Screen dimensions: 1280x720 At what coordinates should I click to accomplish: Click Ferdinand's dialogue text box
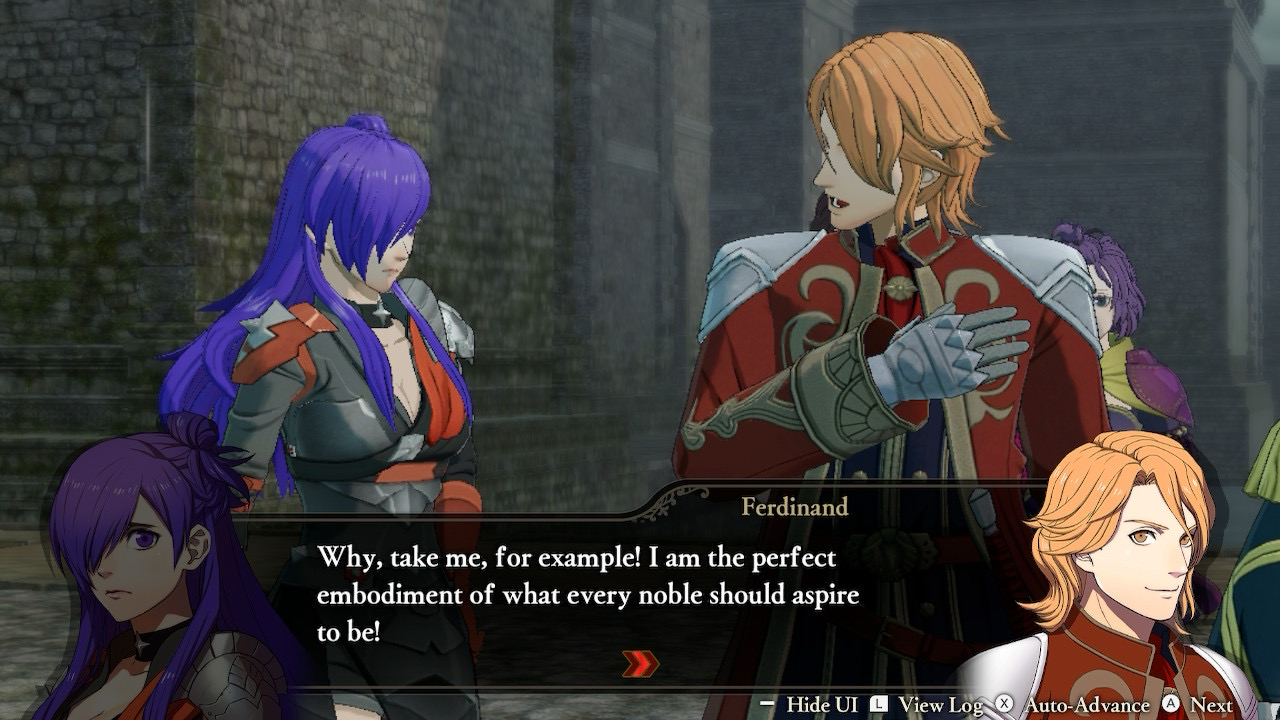point(588,595)
